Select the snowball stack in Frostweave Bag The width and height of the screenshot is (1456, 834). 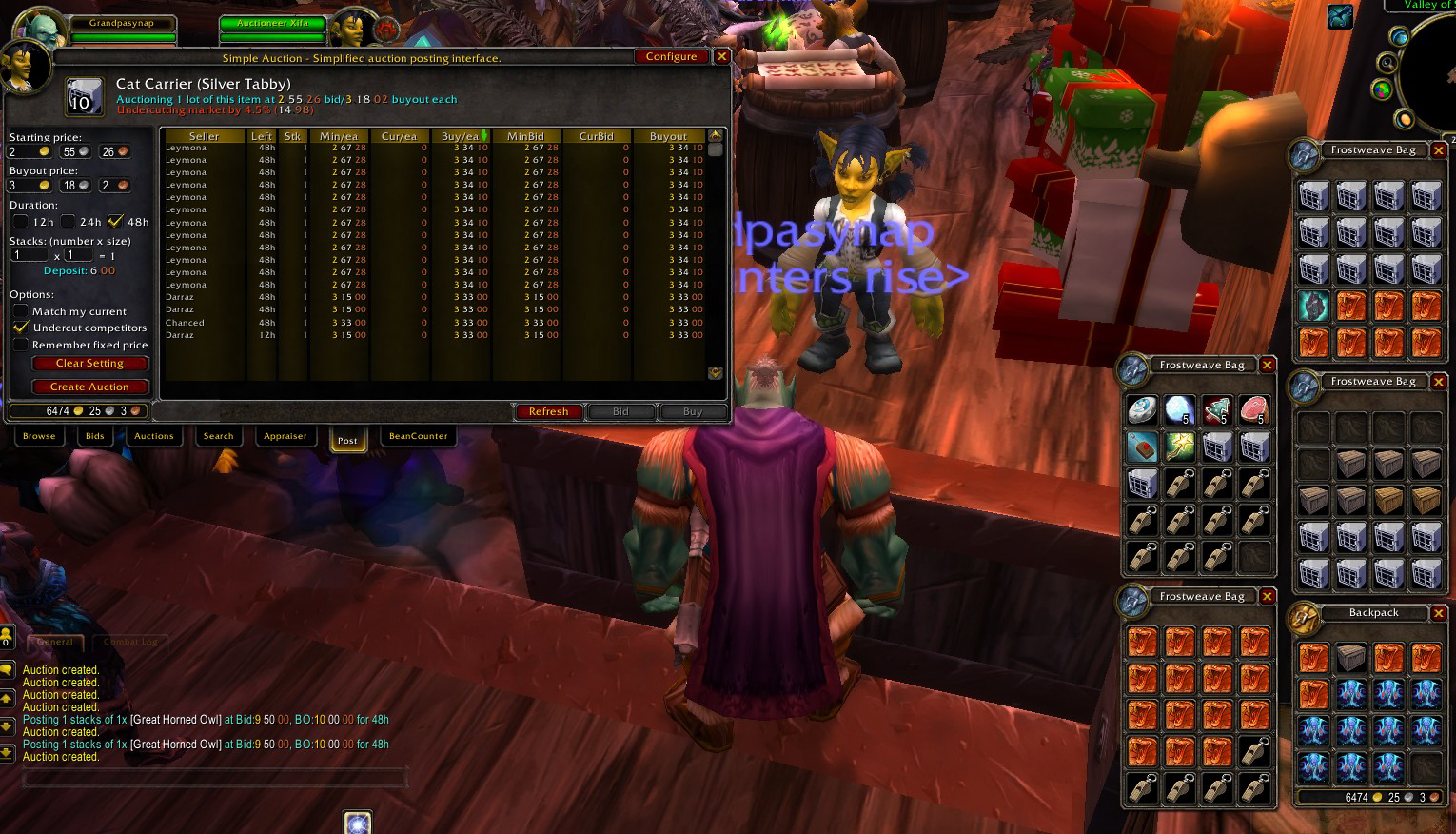tap(1179, 409)
